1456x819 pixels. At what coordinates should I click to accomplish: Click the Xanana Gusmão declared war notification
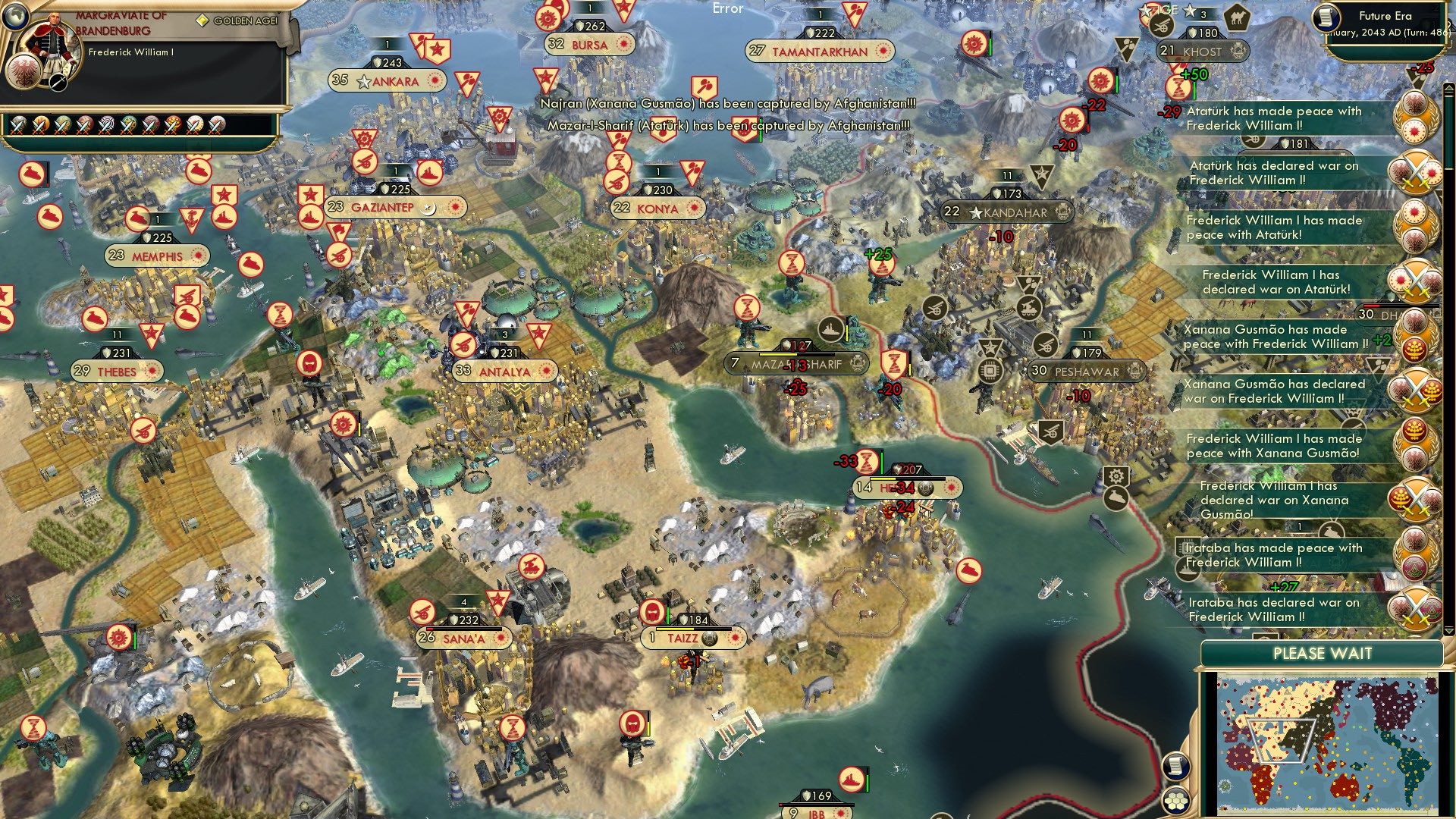(x=1273, y=391)
